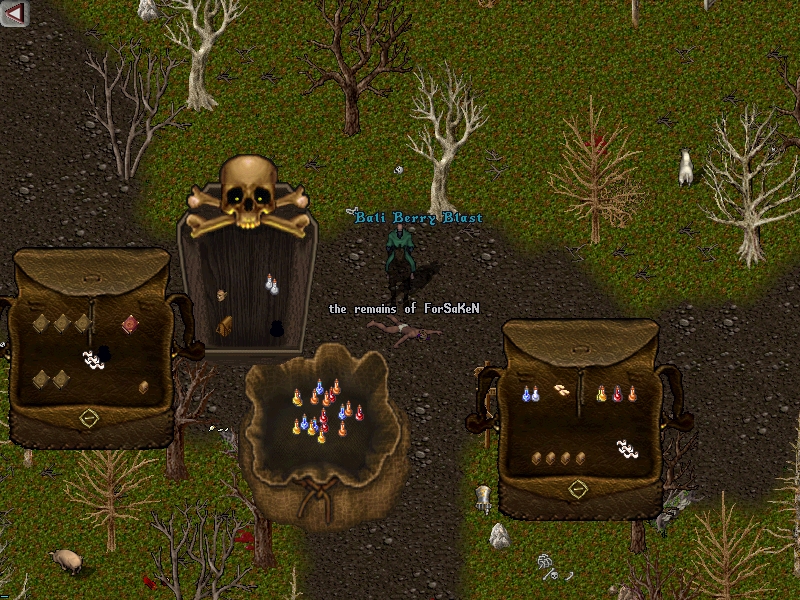The width and height of the screenshot is (800, 600).
Task: Click the left backpack's diamond buckle
Action: [88, 418]
